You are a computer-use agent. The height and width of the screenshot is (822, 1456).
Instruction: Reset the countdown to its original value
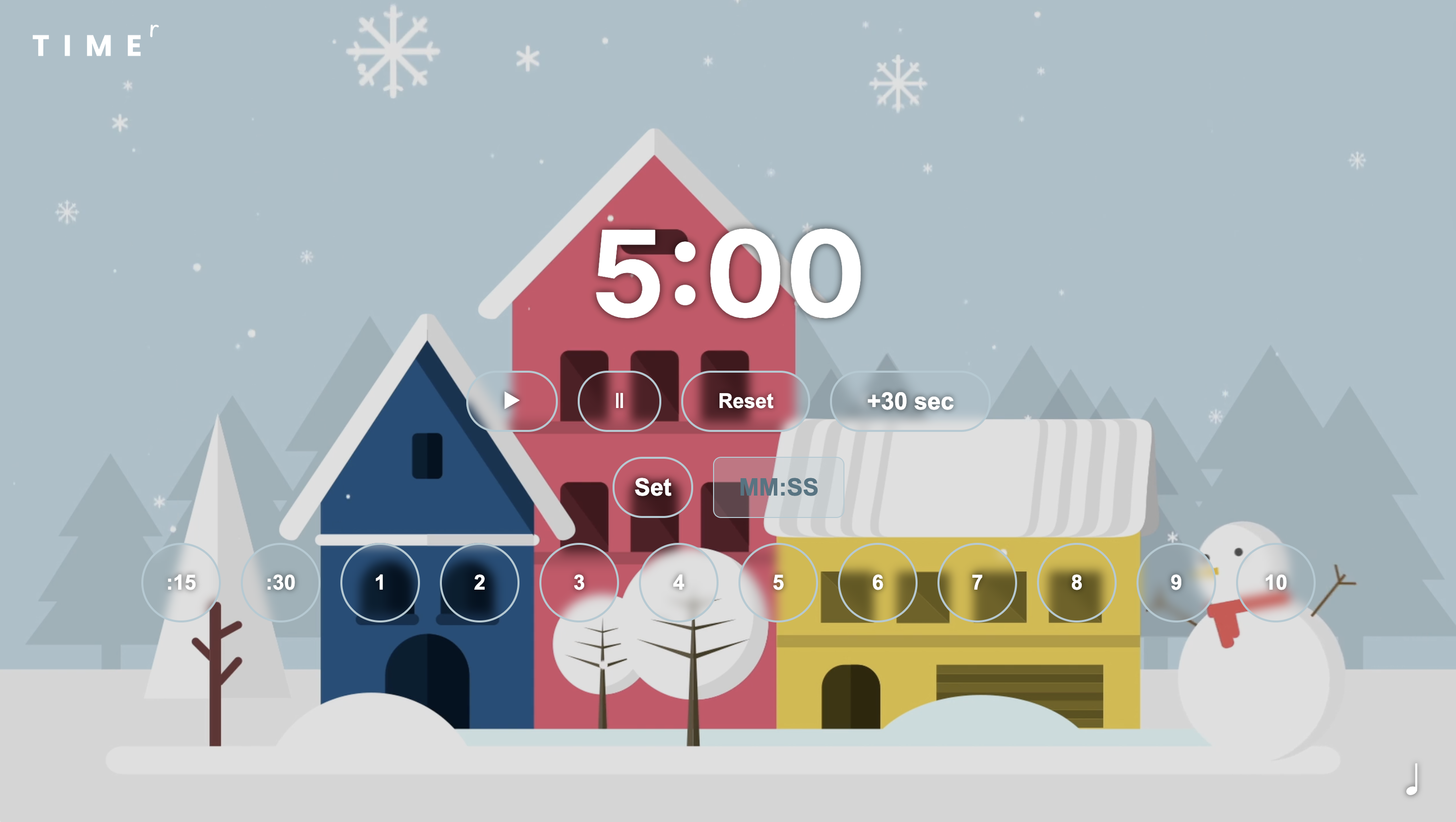pyautogui.click(x=745, y=402)
